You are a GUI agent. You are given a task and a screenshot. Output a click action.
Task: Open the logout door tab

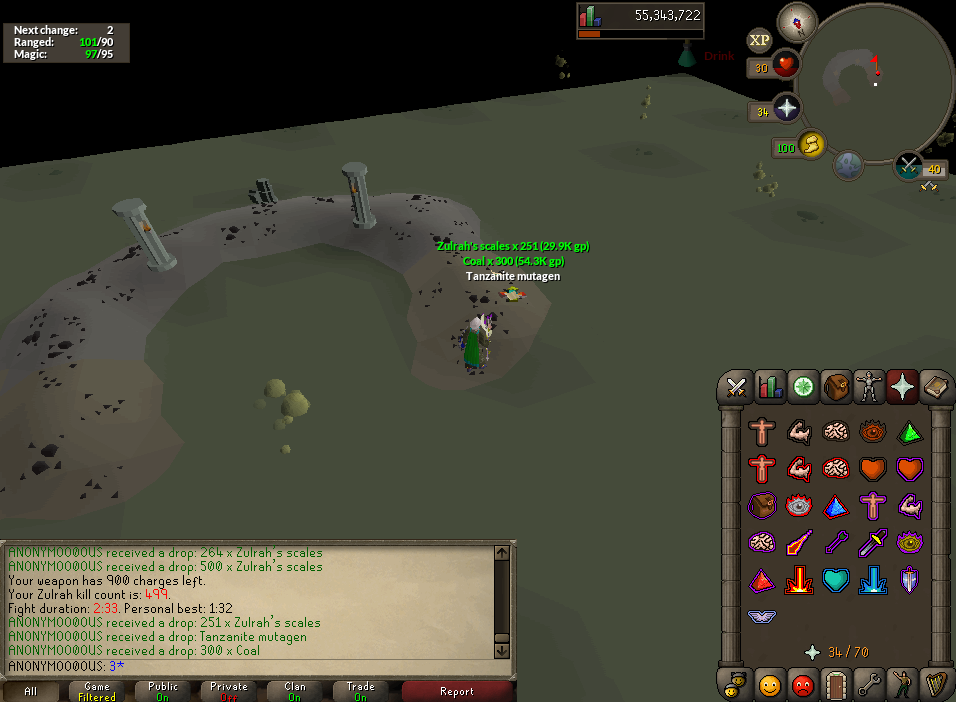pos(836,685)
